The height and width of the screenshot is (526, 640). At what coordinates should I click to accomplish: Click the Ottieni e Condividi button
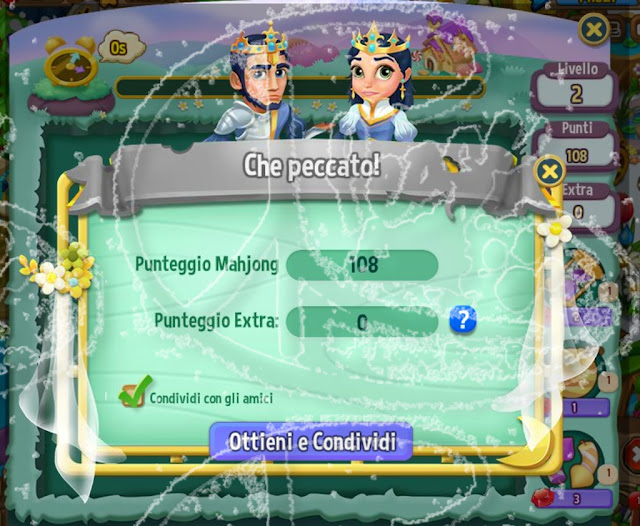coord(310,441)
